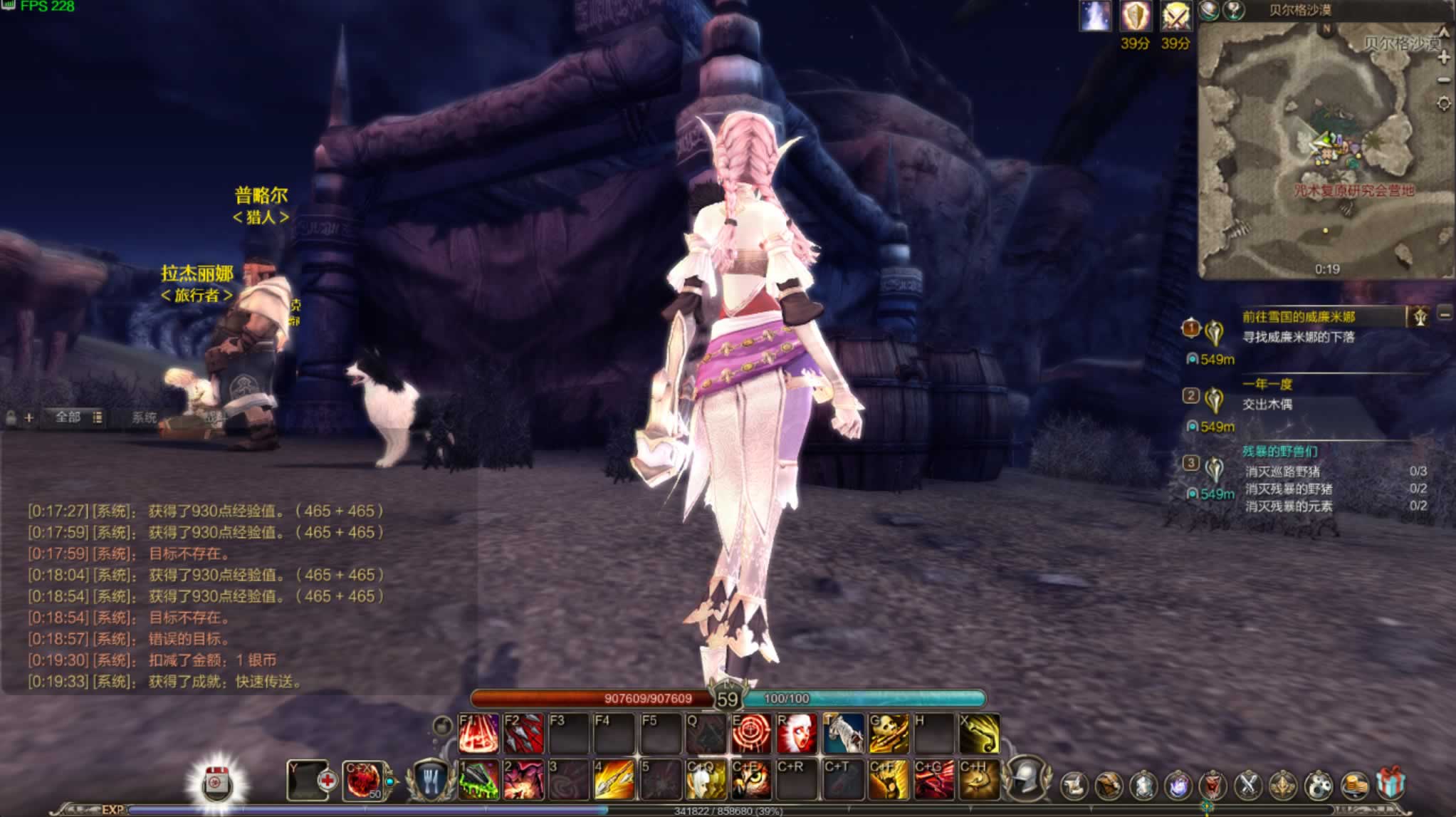Screen dimensions: 1456x817
Task: Zoom in the minimap with plus button
Action: (x=1444, y=58)
